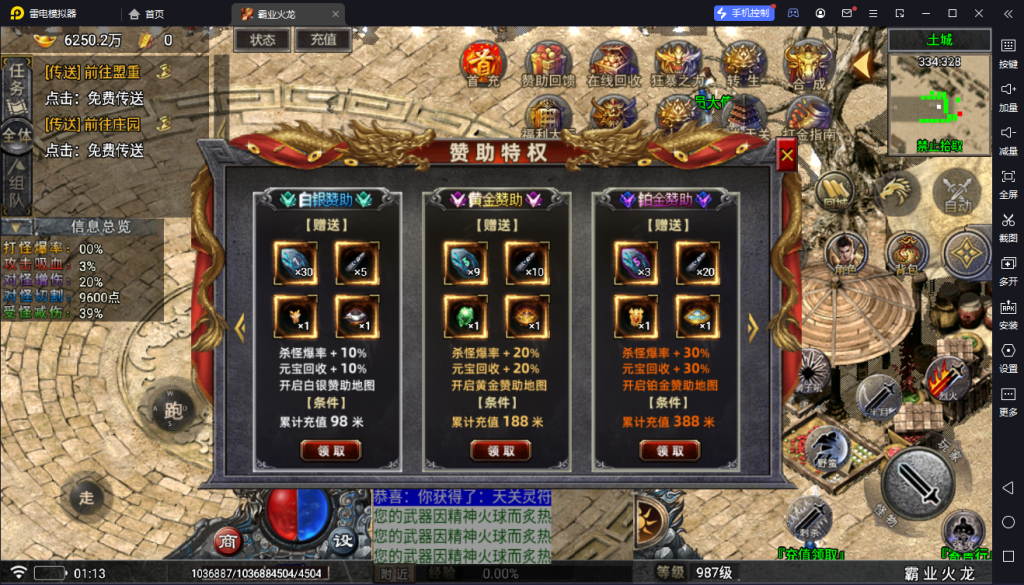
Task: Open the 充值 recharge button
Action: 323,40
